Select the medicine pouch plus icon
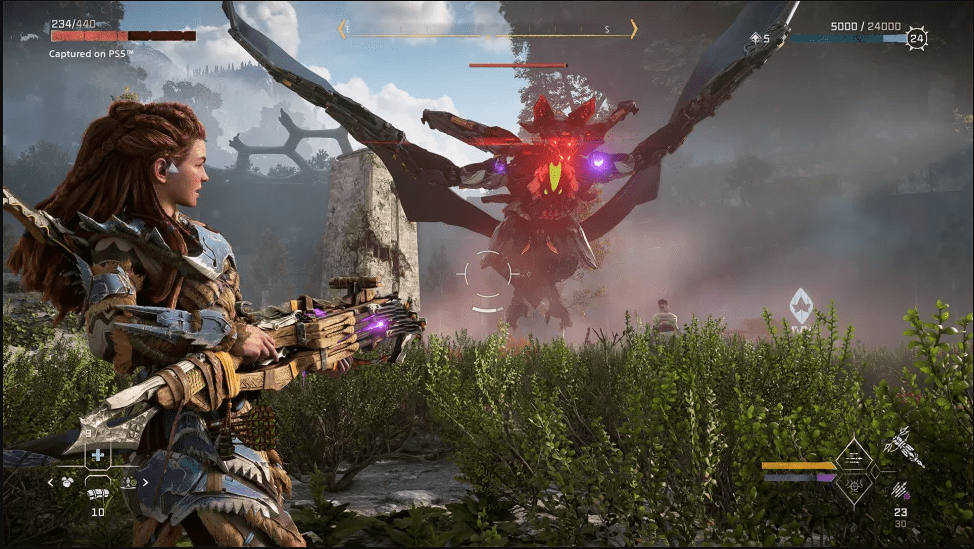This screenshot has width=974, height=549. point(97,456)
